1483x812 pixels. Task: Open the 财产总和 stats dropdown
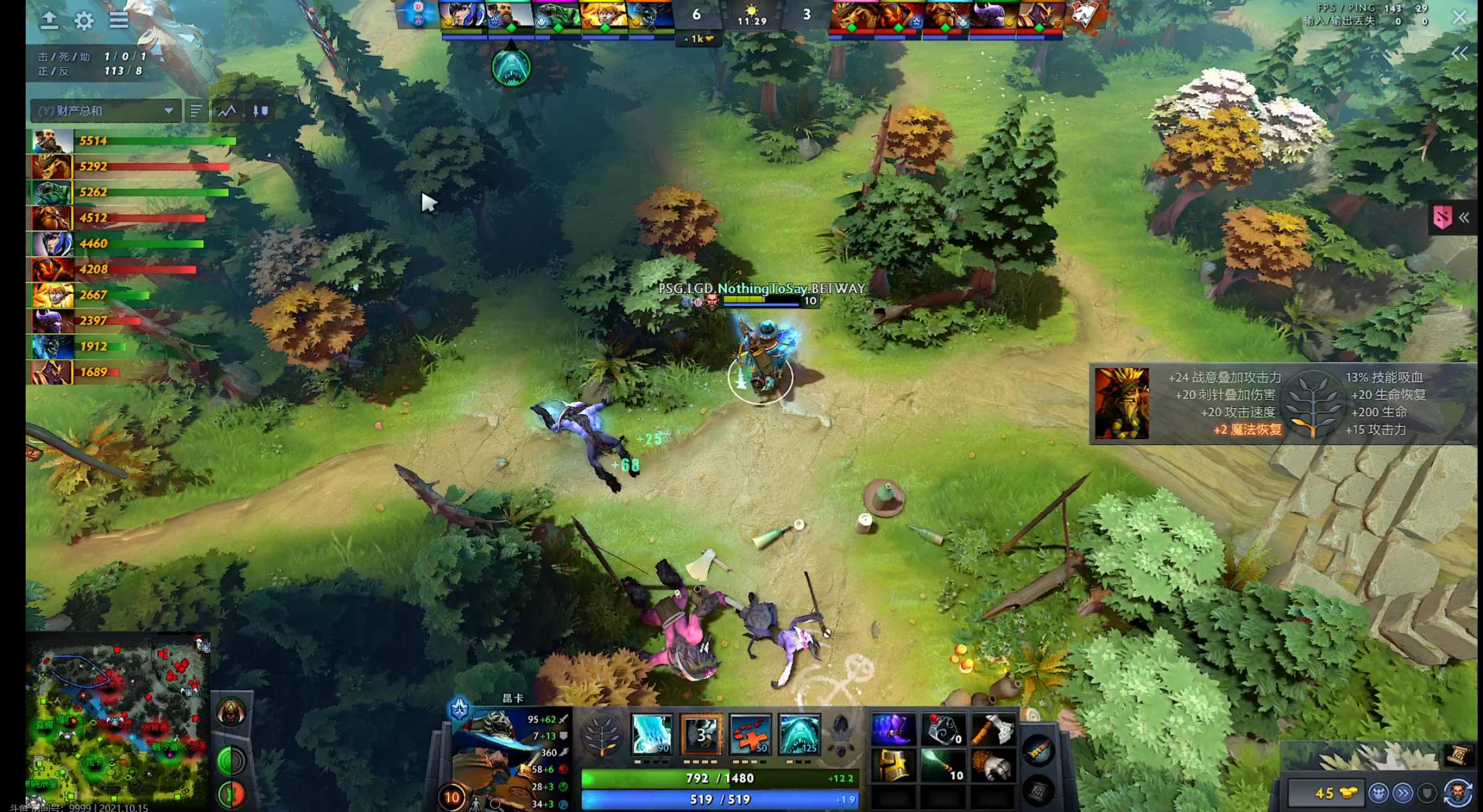tap(103, 111)
